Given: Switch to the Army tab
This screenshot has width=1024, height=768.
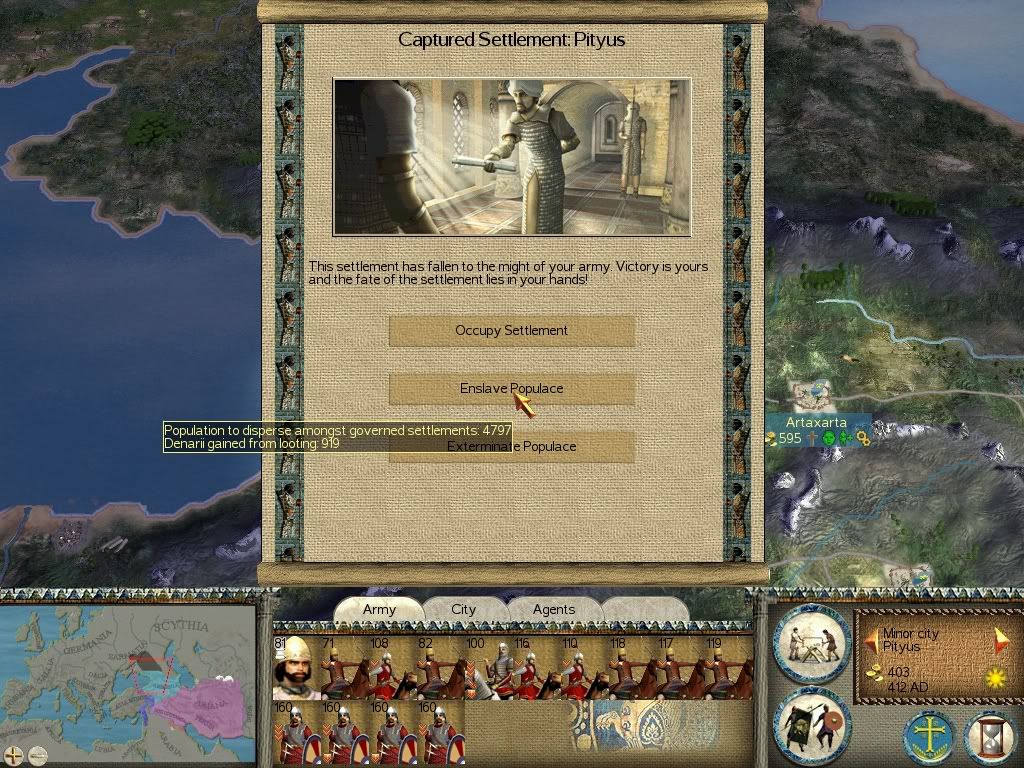Looking at the screenshot, I should 379,610.
